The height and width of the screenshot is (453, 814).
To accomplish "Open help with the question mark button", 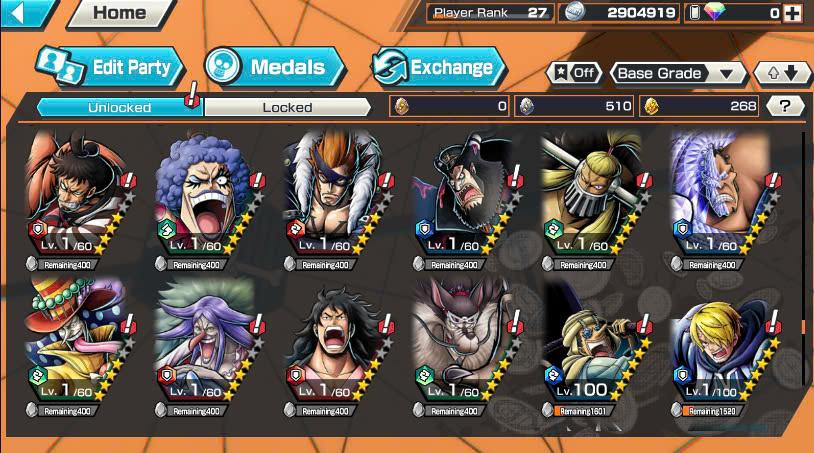I will pos(786,105).
